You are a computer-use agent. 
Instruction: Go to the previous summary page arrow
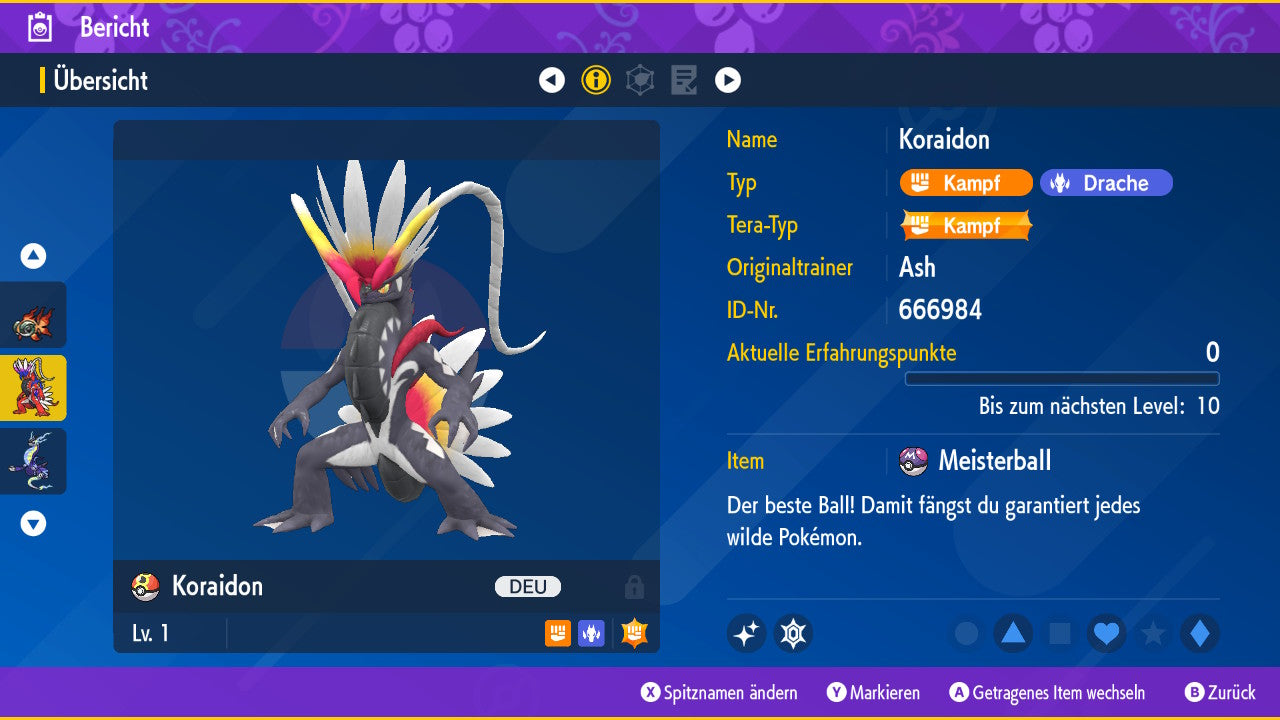point(552,80)
